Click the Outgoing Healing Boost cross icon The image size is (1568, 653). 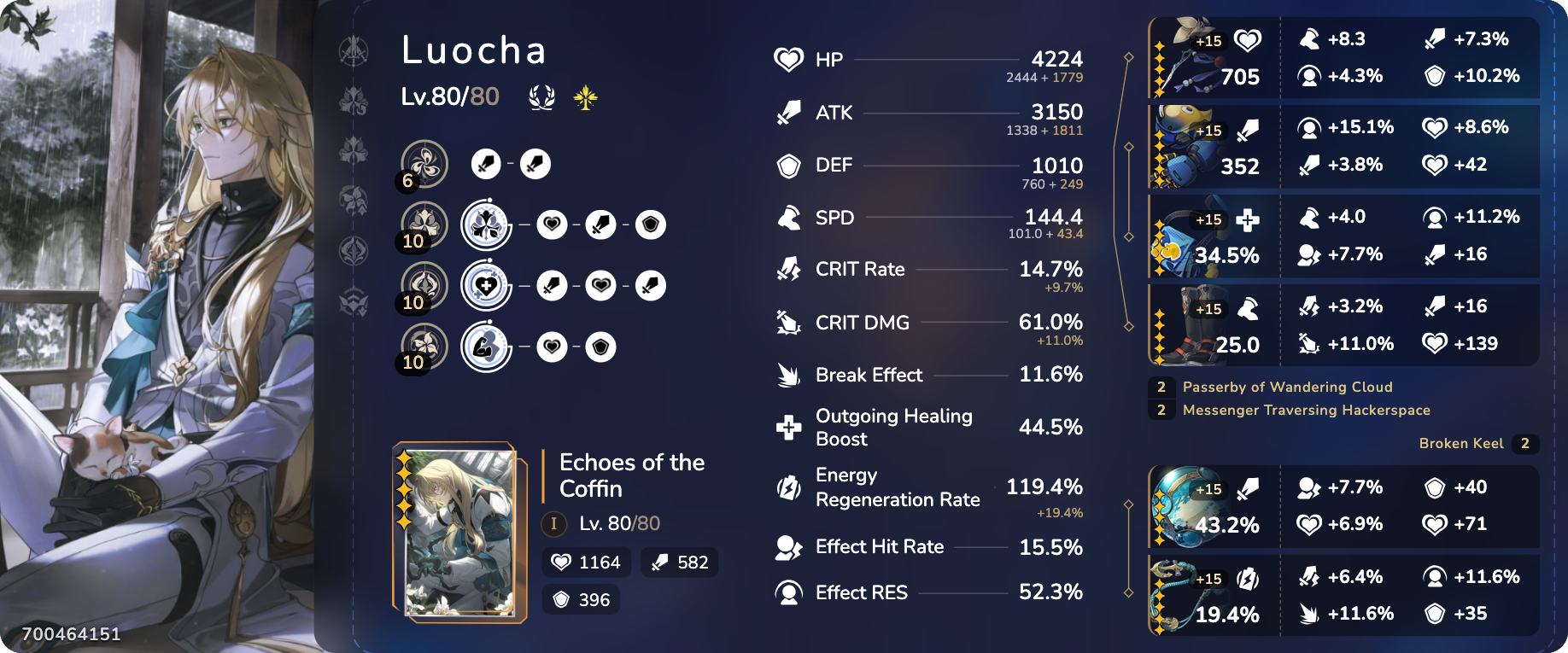(789, 427)
